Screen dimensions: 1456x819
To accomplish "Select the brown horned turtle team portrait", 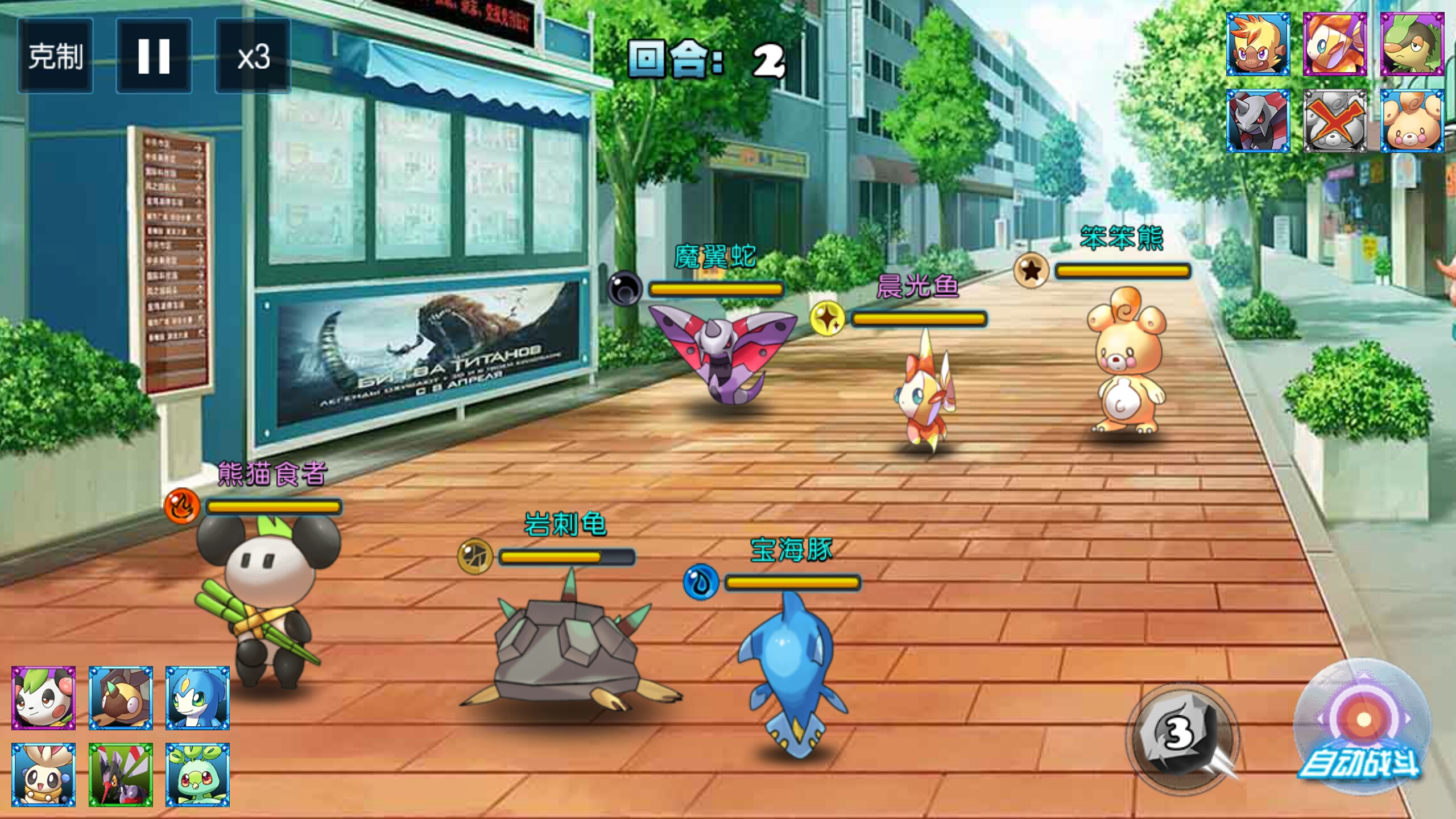I will [x=121, y=698].
